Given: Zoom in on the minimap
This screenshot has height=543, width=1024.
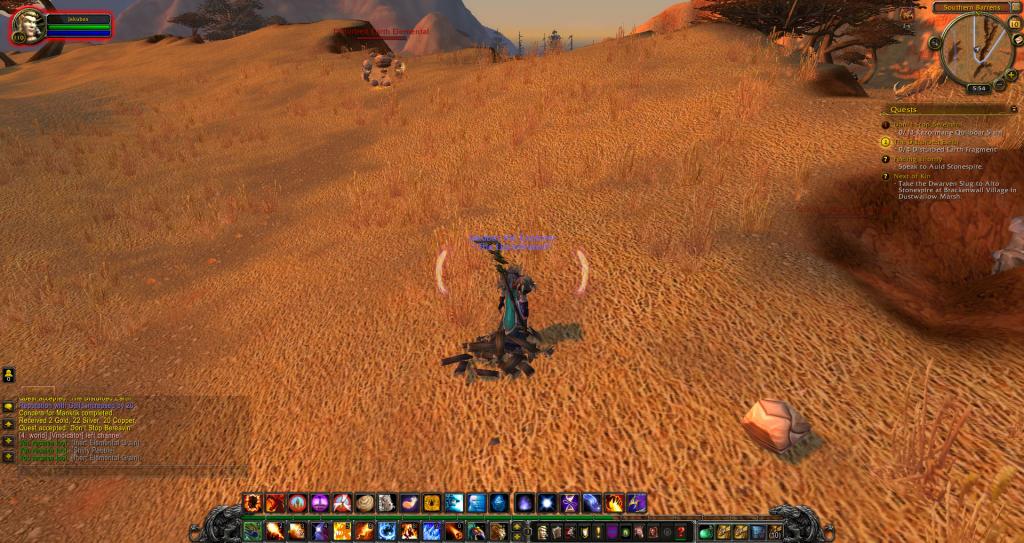Looking at the screenshot, I should coord(1011,75).
